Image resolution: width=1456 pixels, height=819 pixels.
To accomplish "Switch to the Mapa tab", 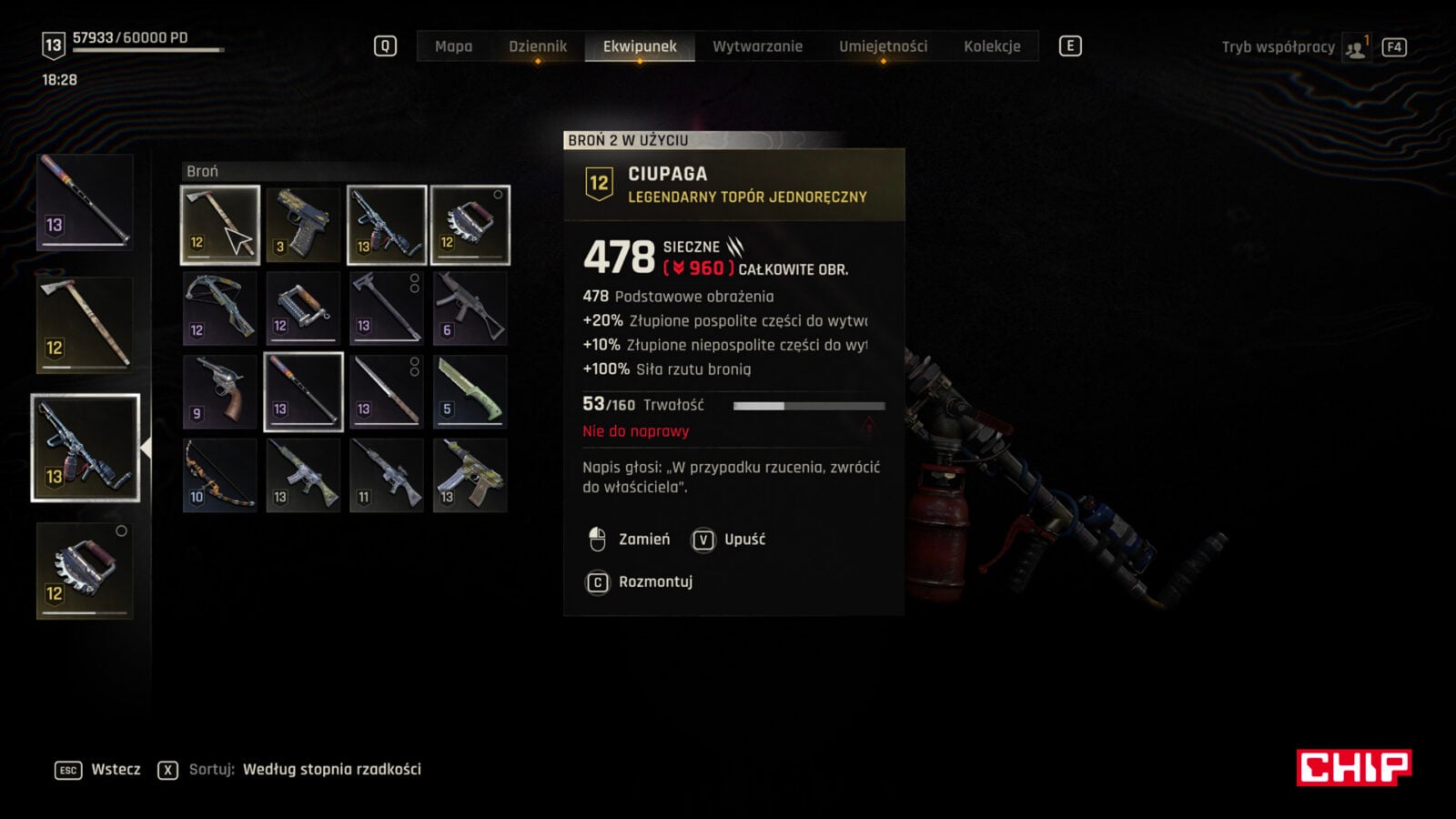I will (x=453, y=46).
